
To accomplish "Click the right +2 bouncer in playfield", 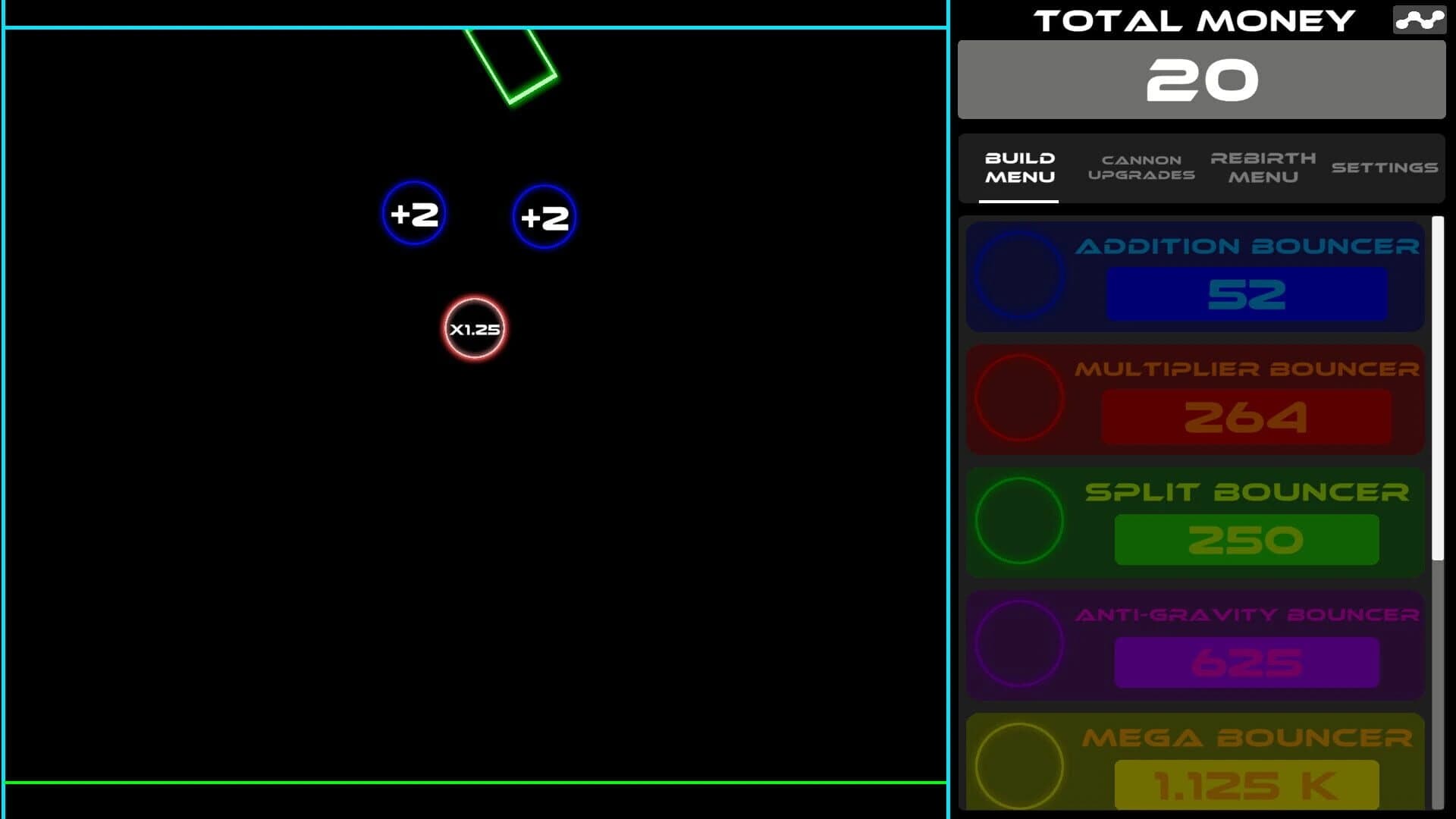I will click(544, 218).
